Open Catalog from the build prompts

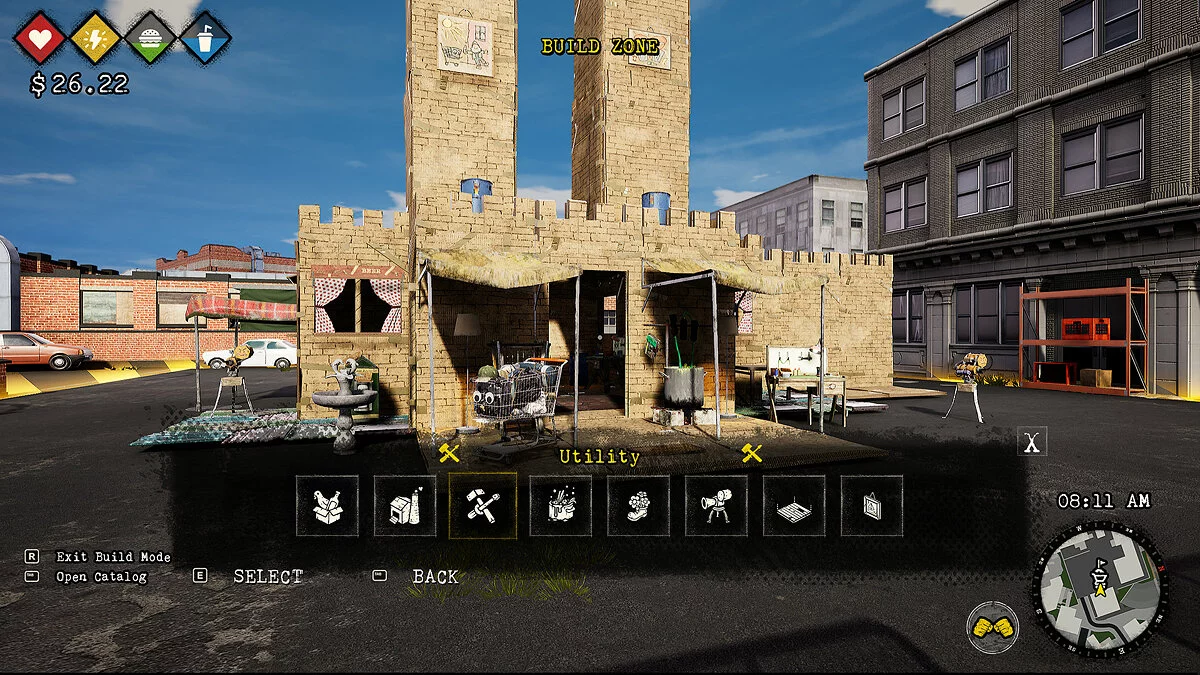[101, 577]
